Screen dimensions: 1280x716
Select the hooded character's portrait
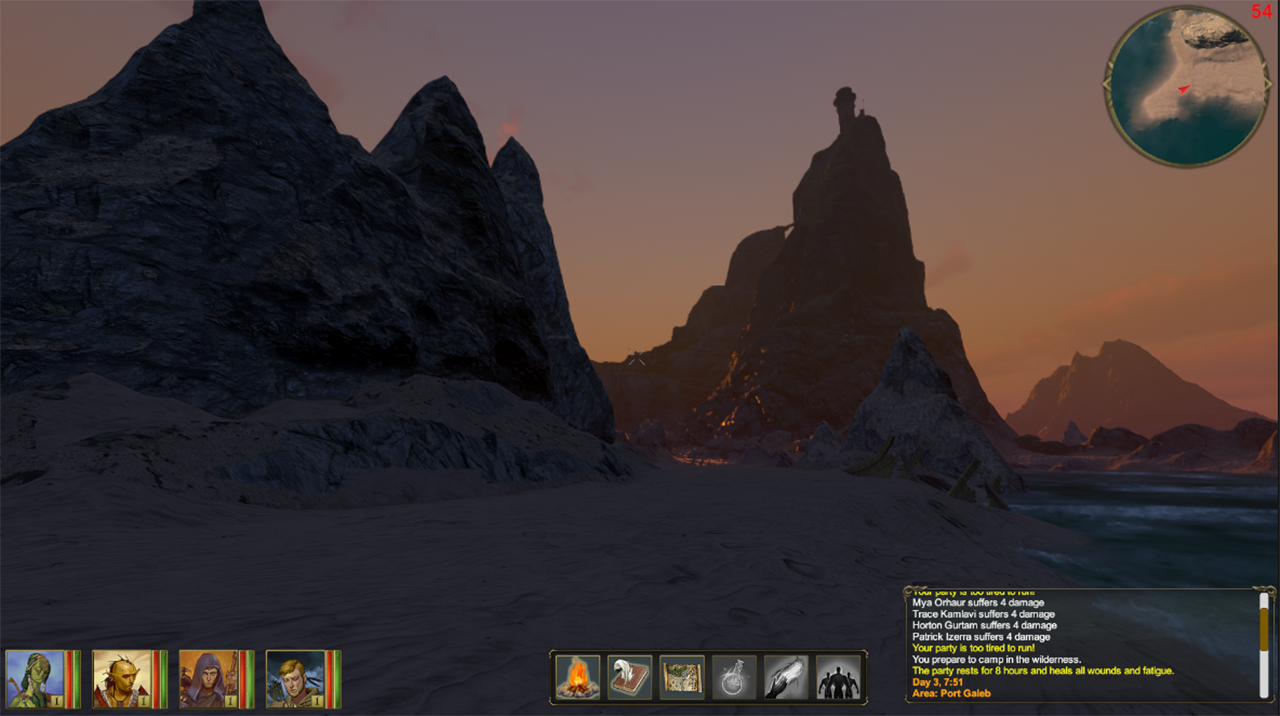click(x=209, y=679)
